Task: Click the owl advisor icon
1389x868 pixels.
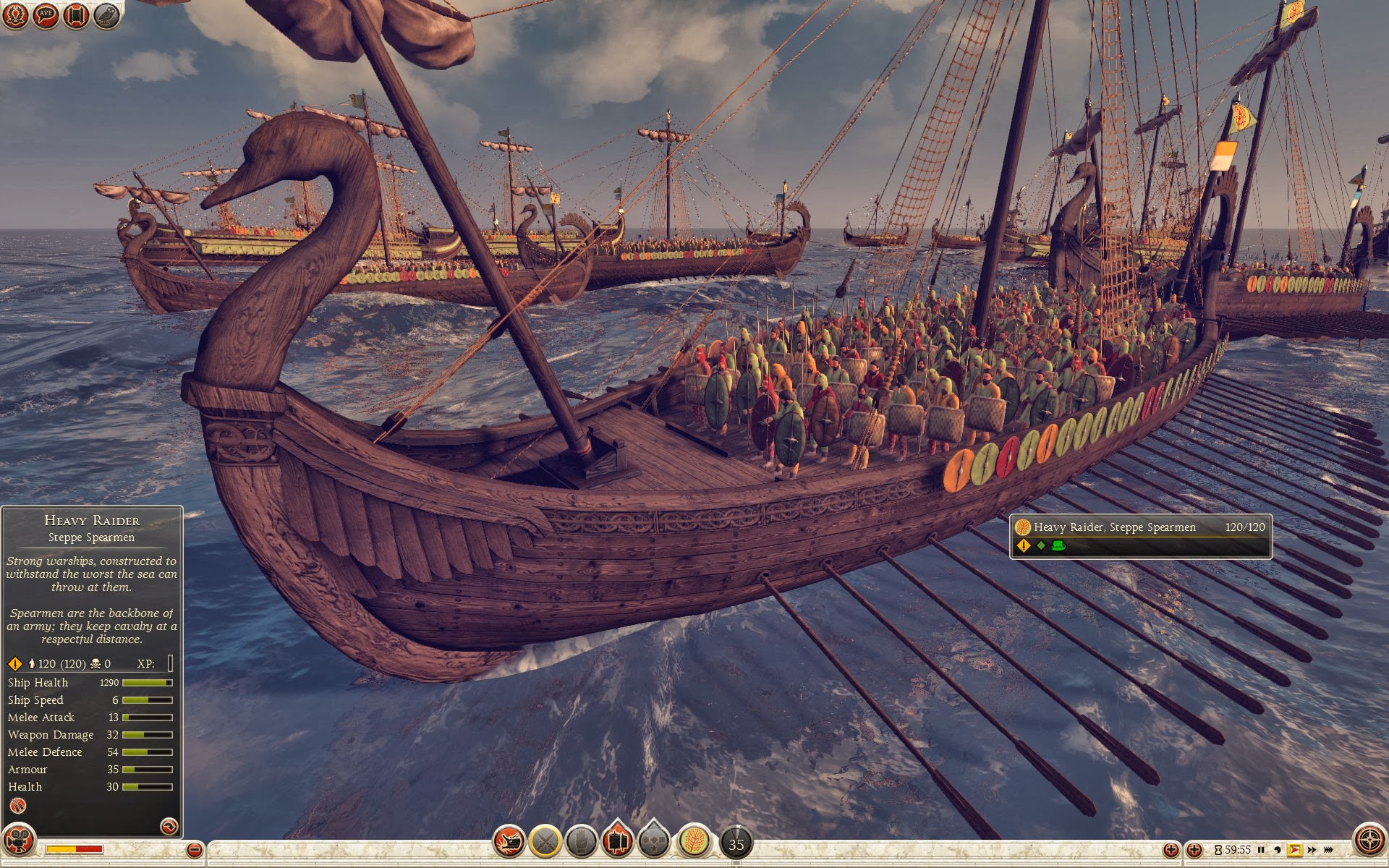Action: pos(106,14)
